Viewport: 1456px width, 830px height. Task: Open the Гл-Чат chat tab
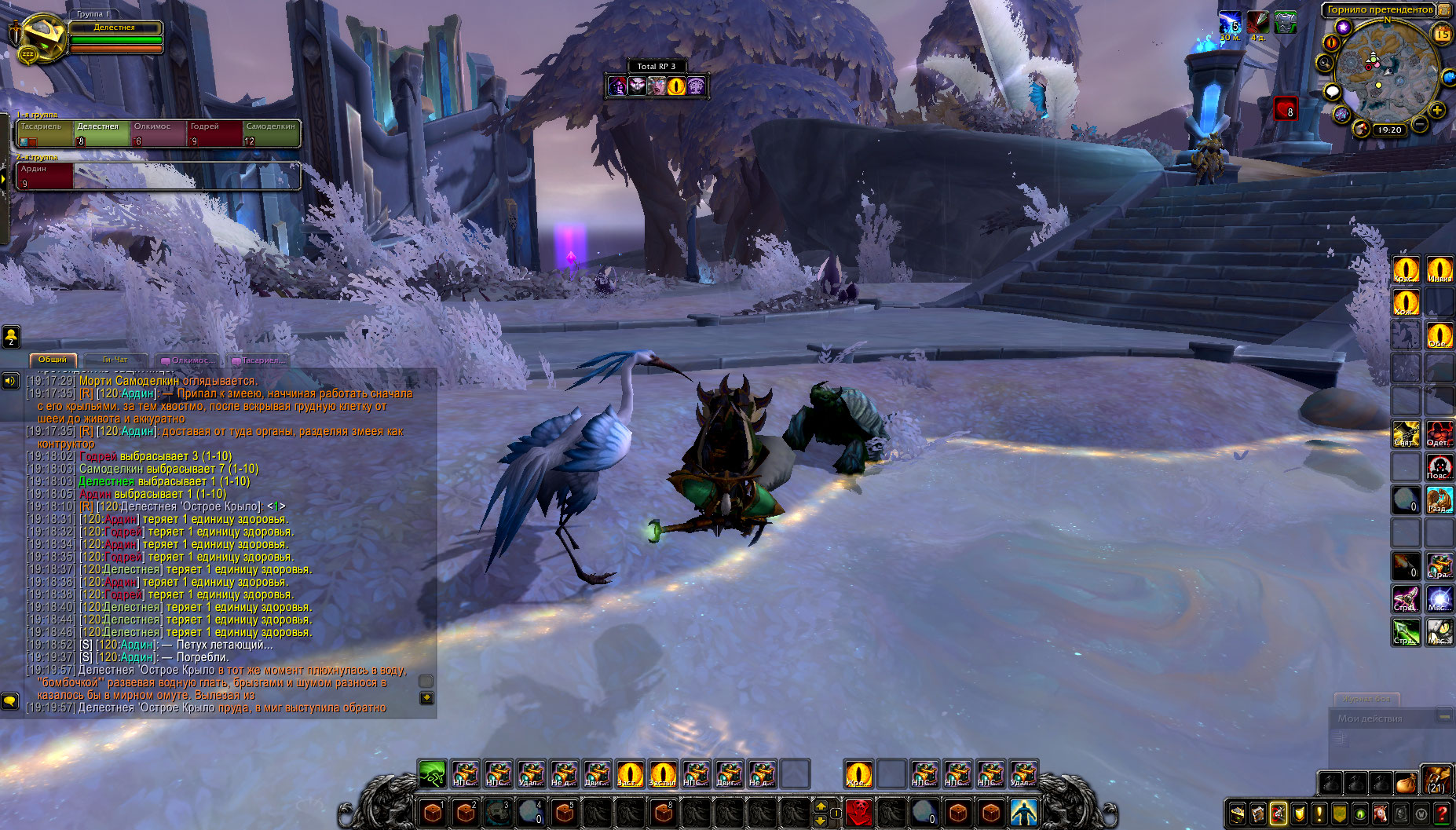[x=115, y=360]
